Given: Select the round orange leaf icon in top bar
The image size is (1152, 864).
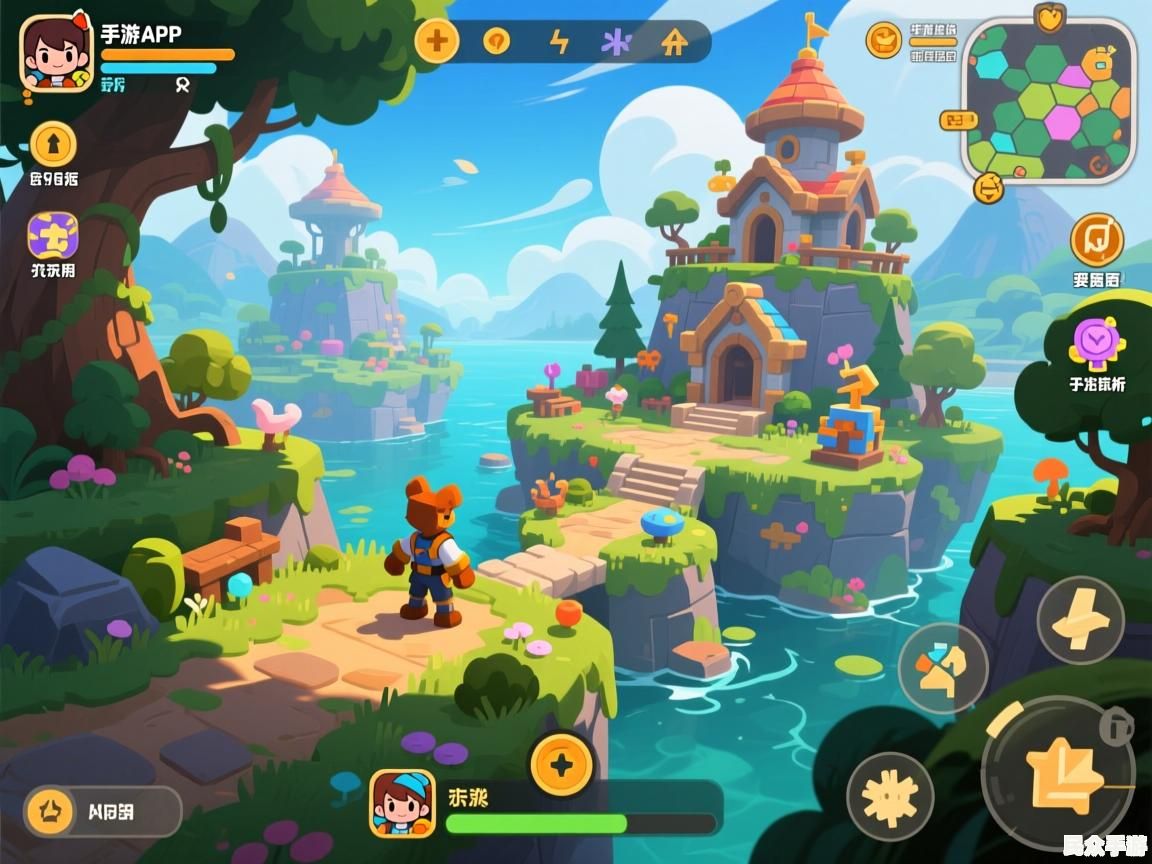Looking at the screenshot, I should pyautogui.click(x=496, y=41).
